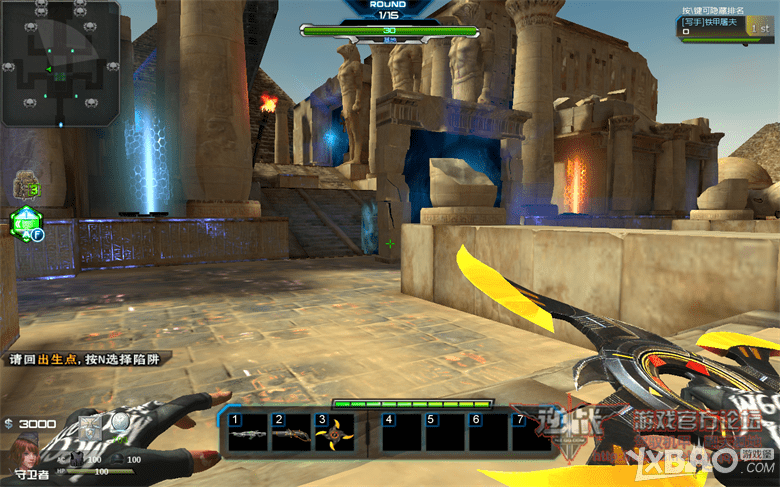Screen dimensions: 780x487
Task: Select the rifle in weapon slot 1
Action: (249, 435)
